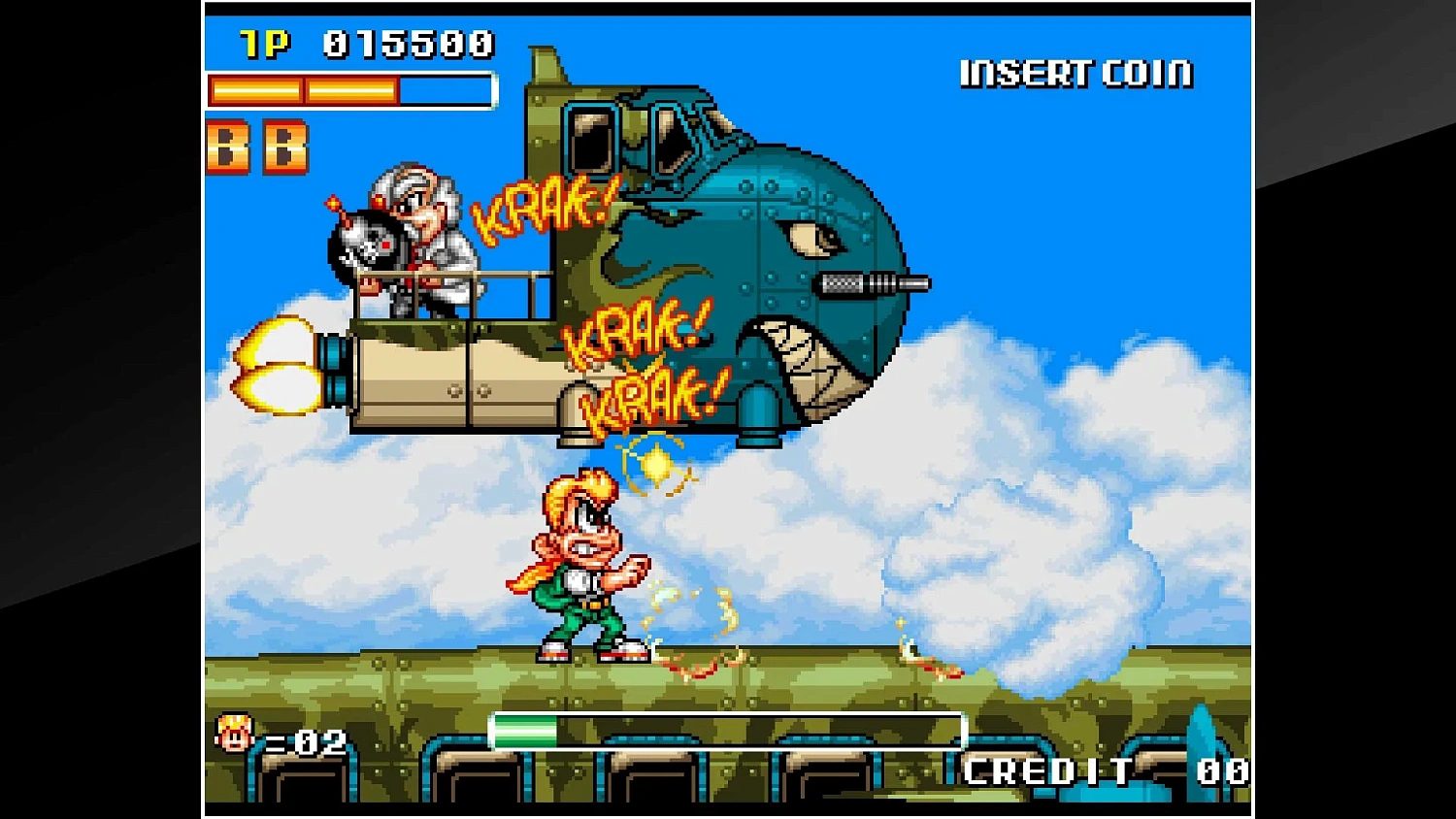Click the boss health gauge at the bottom
Image resolution: width=1456 pixels, height=819 pixels.
(728, 729)
